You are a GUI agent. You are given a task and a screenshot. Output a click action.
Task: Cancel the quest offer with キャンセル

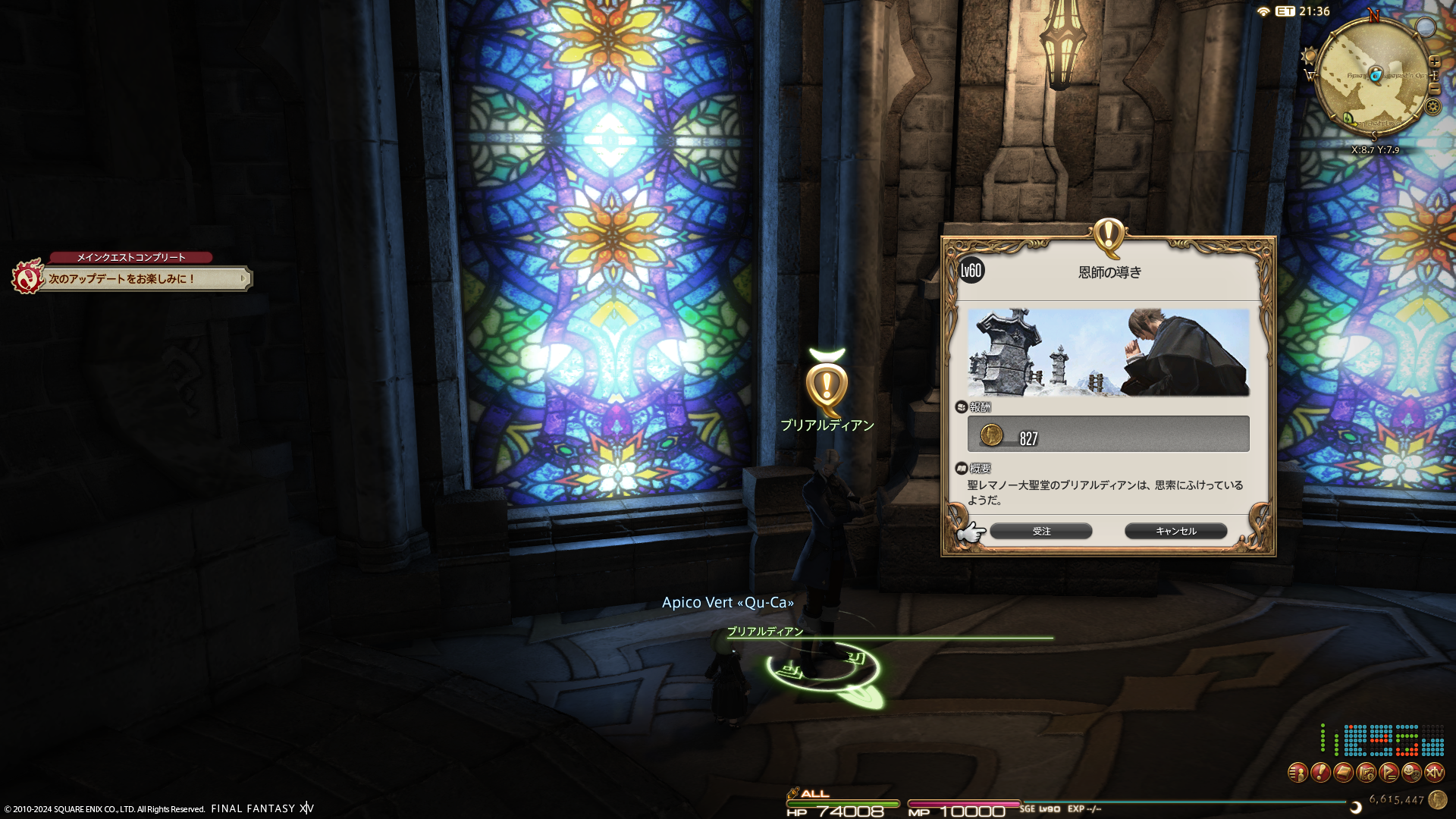point(1175,532)
